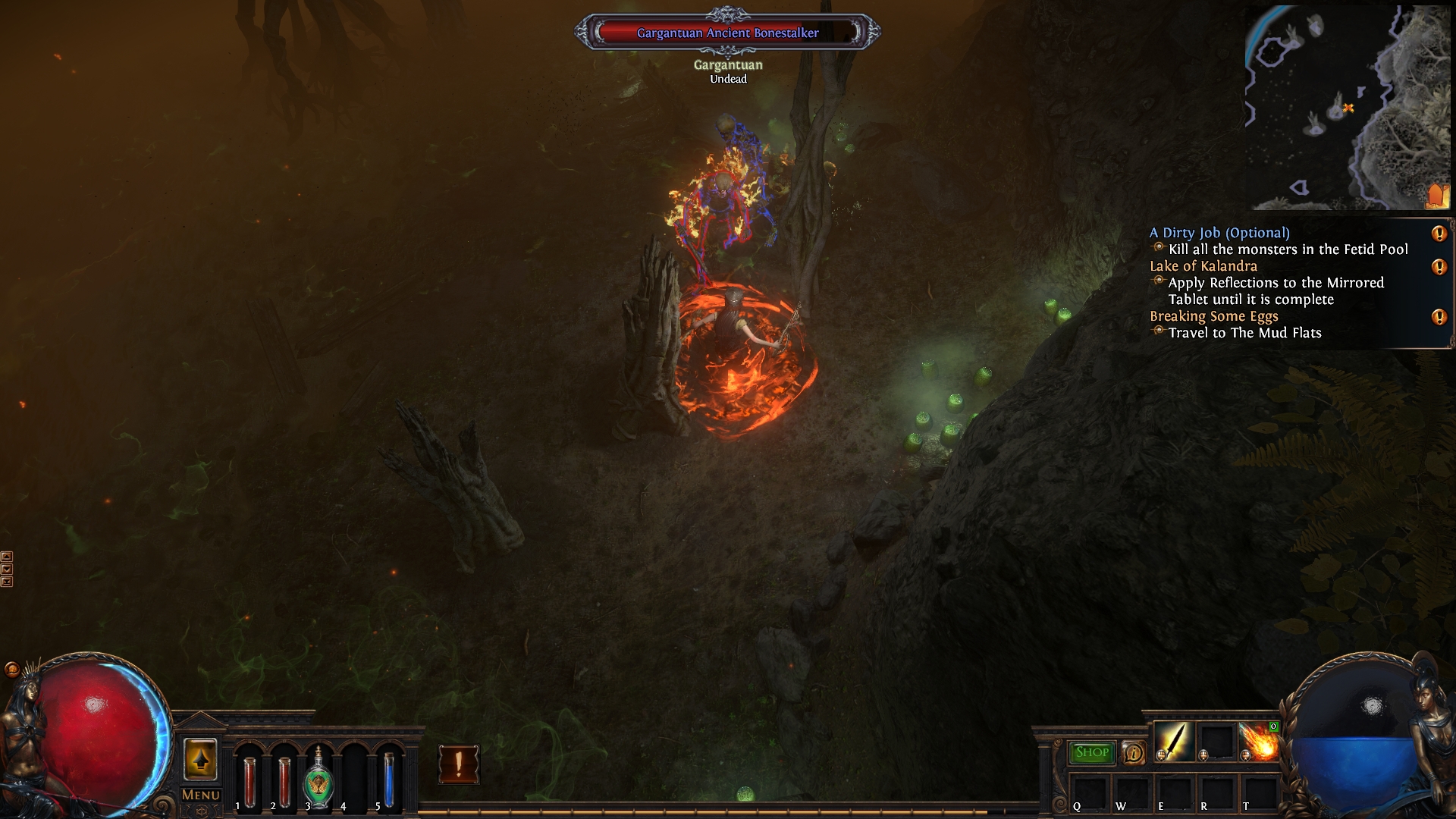Click the orange info speech-bubble icon
The width and height of the screenshot is (1456, 819).
1133,752
